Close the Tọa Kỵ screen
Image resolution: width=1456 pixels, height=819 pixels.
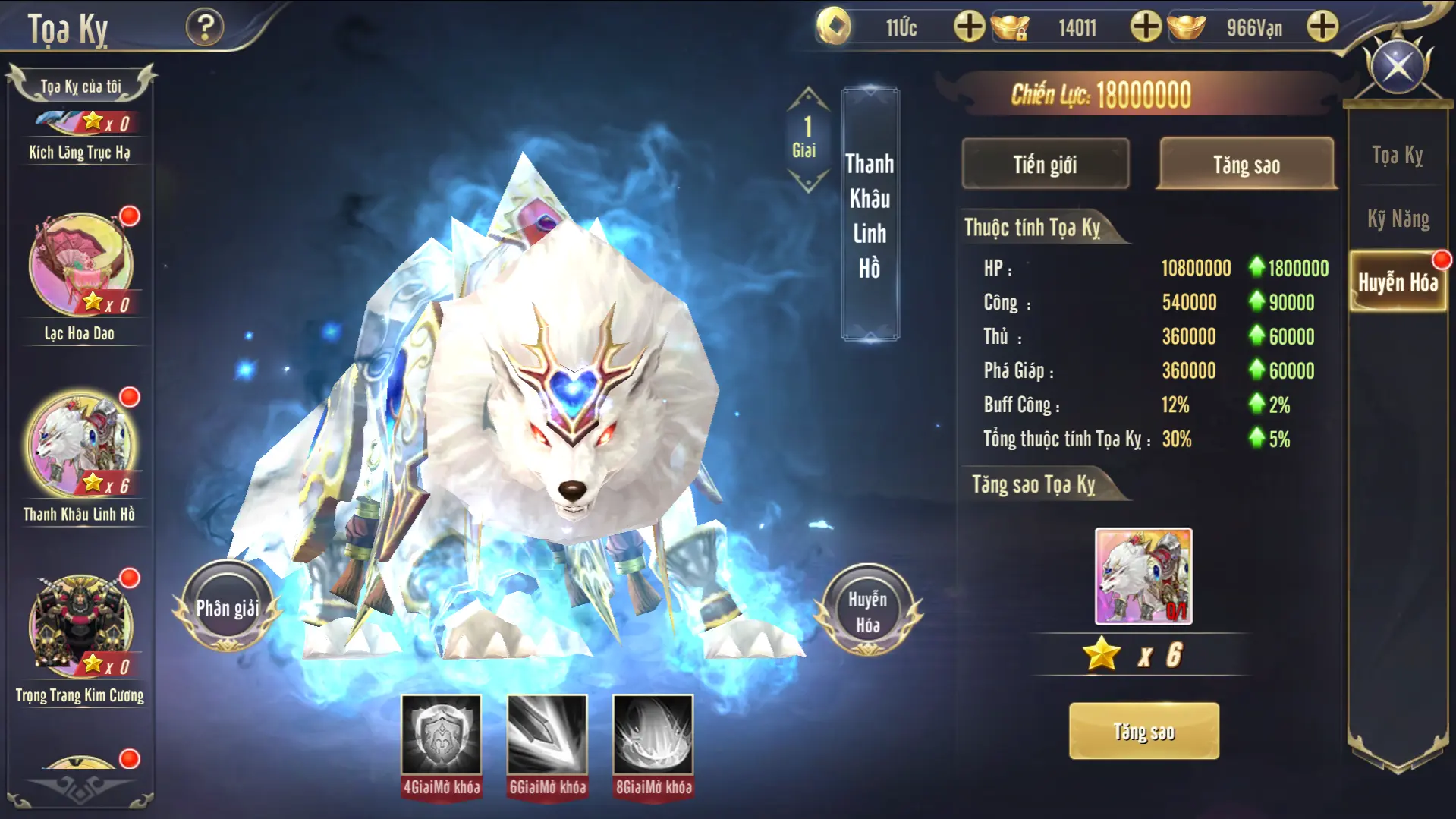pos(1398,67)
